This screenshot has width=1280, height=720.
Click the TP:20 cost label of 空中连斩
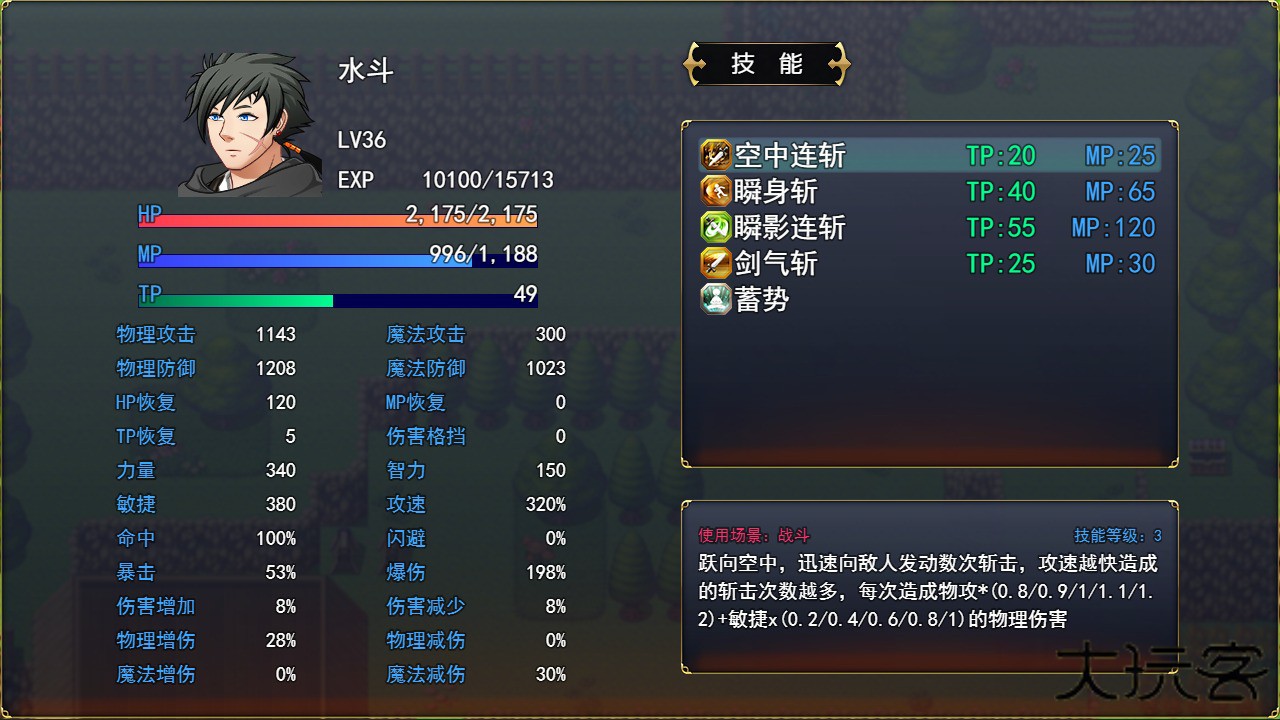tap(1000, 156)
